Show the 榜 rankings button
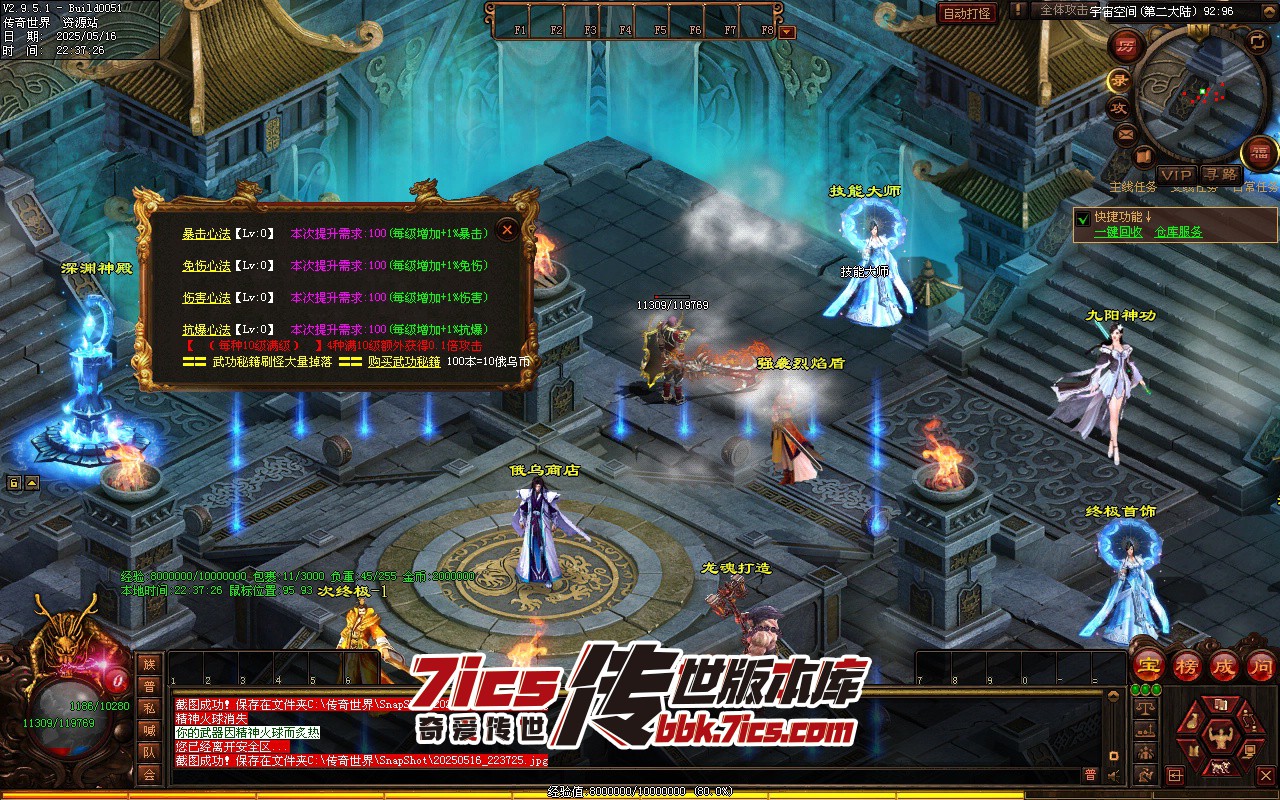The height and width of the screenshot is (800, 1280). (1188, 666)
